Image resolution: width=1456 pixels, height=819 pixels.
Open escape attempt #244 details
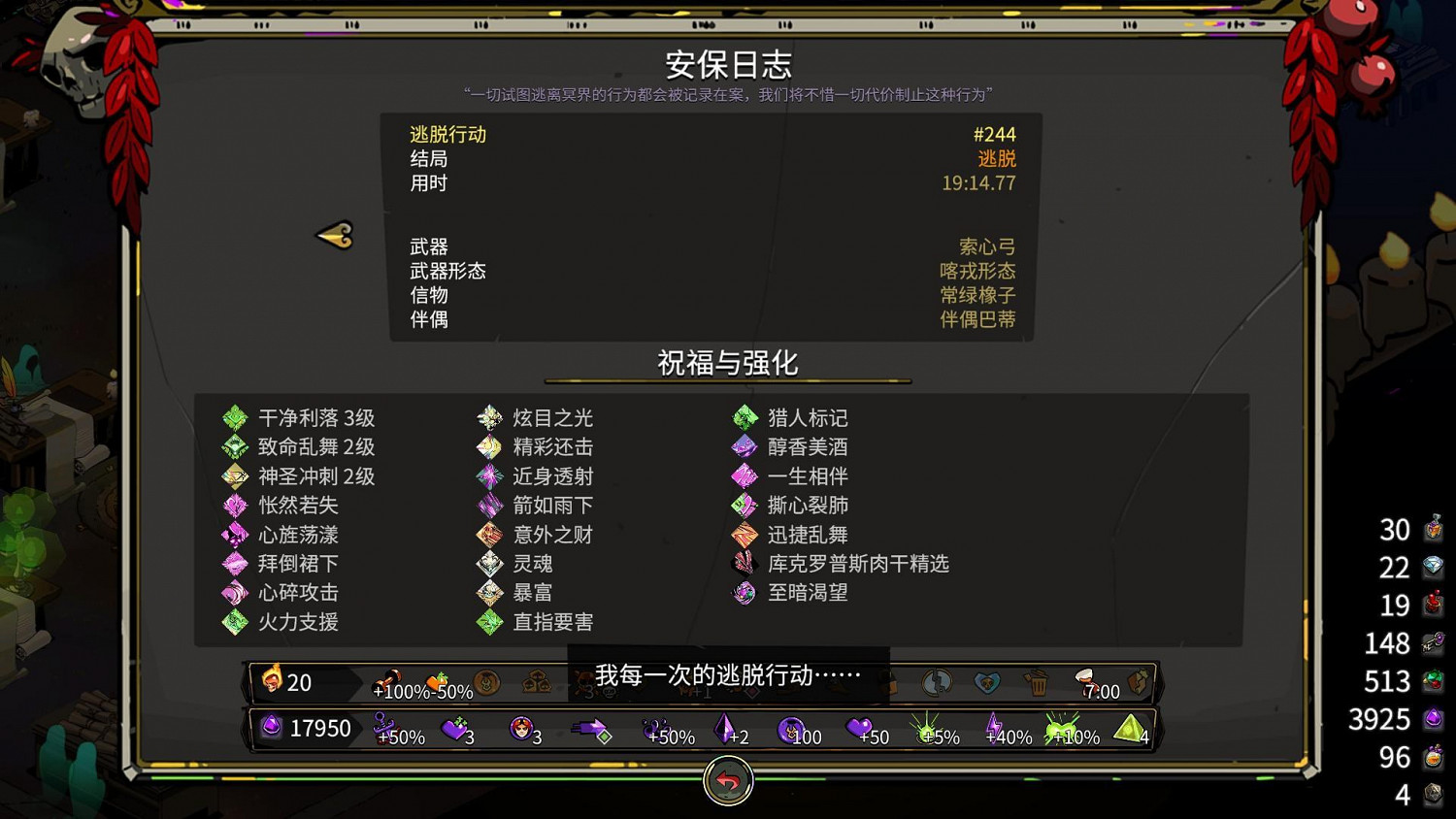(996, 134)
